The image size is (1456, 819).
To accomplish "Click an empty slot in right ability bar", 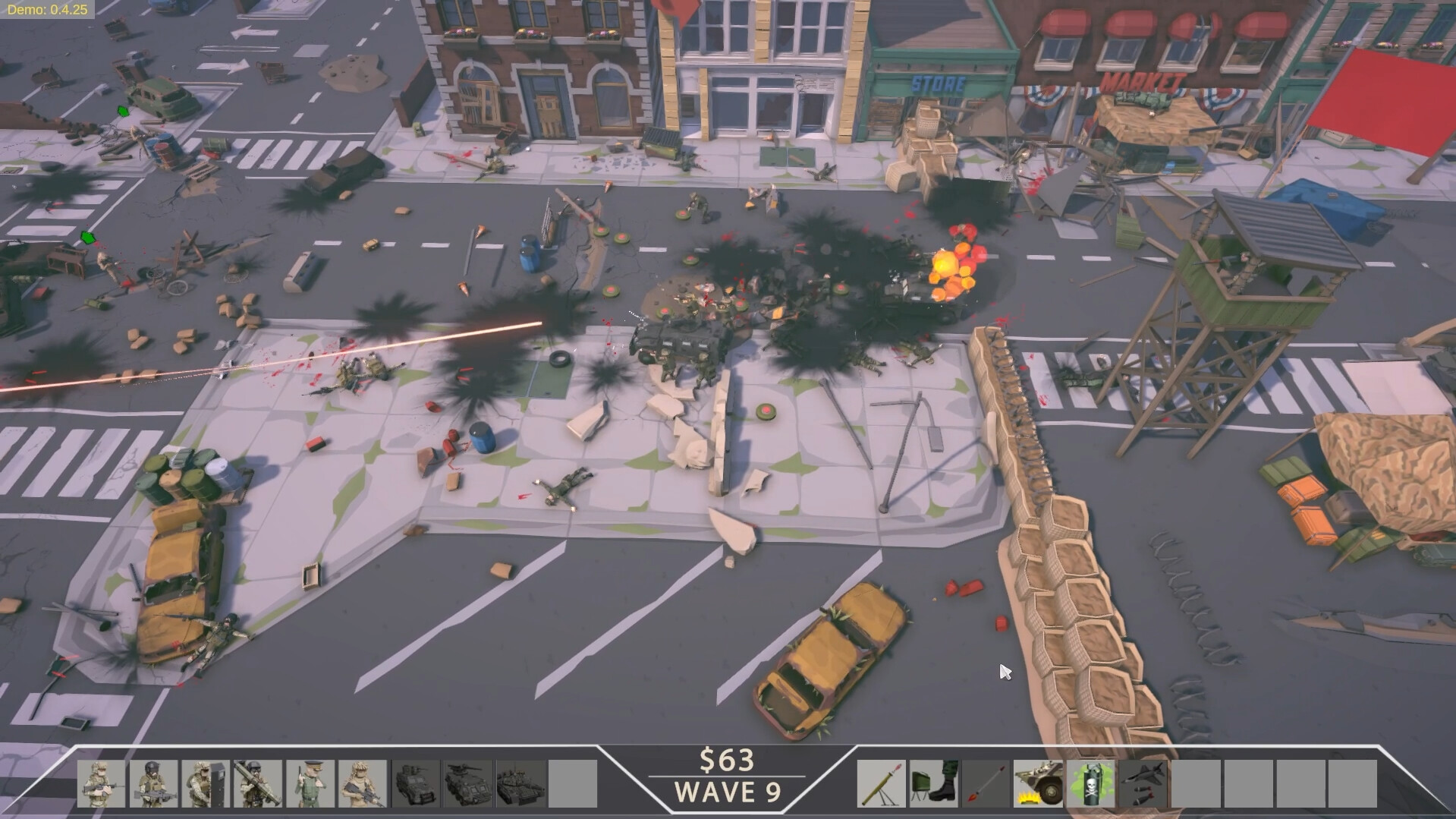I will [x=1197, y=783].
